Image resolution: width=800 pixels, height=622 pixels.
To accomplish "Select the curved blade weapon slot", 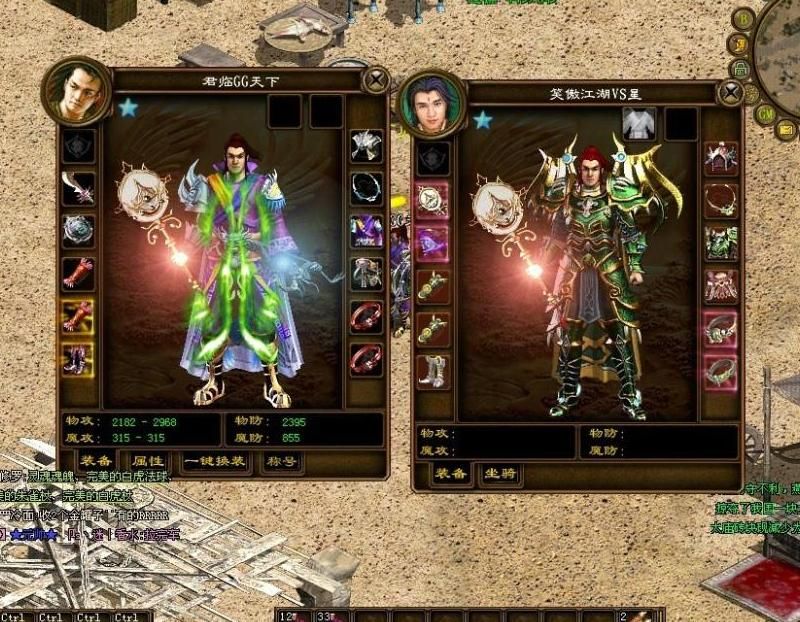I will [78, 187].
